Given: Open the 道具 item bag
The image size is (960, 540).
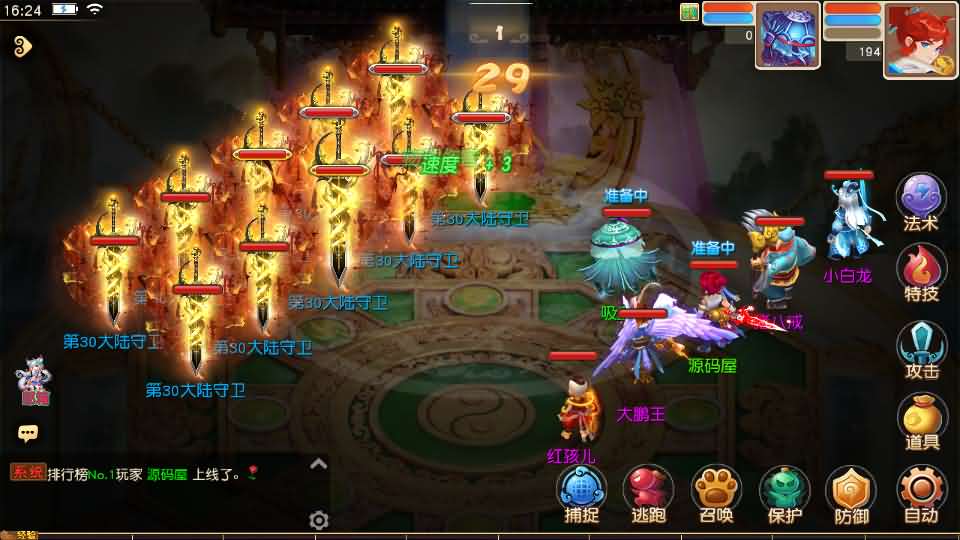Looking at the screenshot, I should pyautogui.click(x=920, y=421).
